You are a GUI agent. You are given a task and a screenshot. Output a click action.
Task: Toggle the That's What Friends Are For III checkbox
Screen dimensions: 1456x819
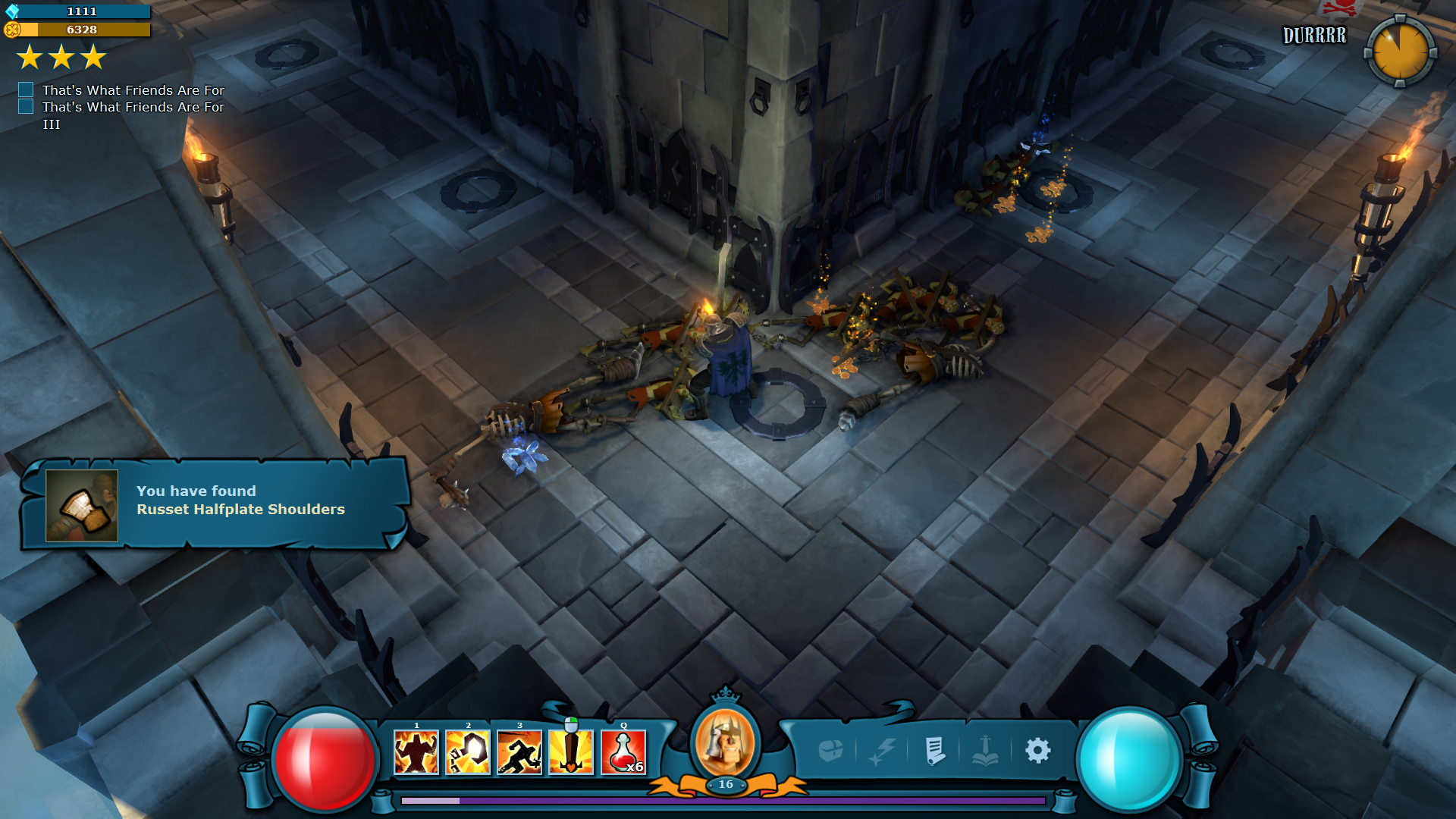pos(26,107)
